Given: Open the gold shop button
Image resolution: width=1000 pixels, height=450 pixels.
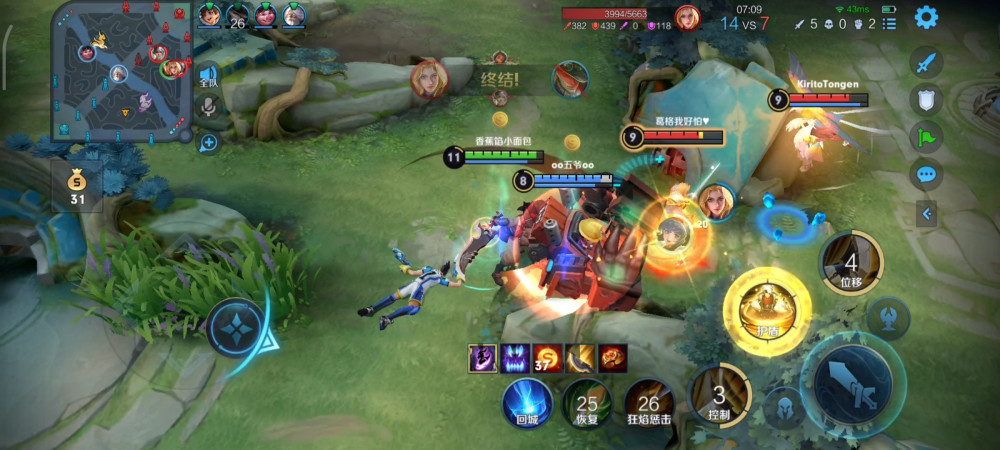Looking at the screenshot, I should tap(77, 187).
